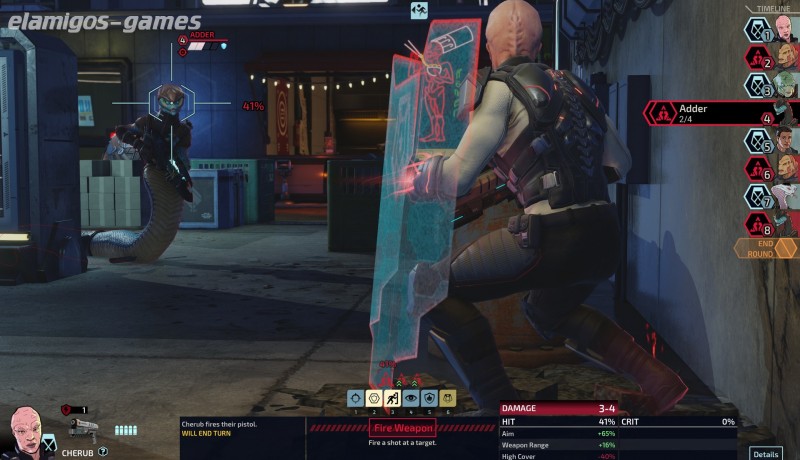Activate the hexagon shield ability icon
Viewport: 800px width, 460px height.
[374, 398]
